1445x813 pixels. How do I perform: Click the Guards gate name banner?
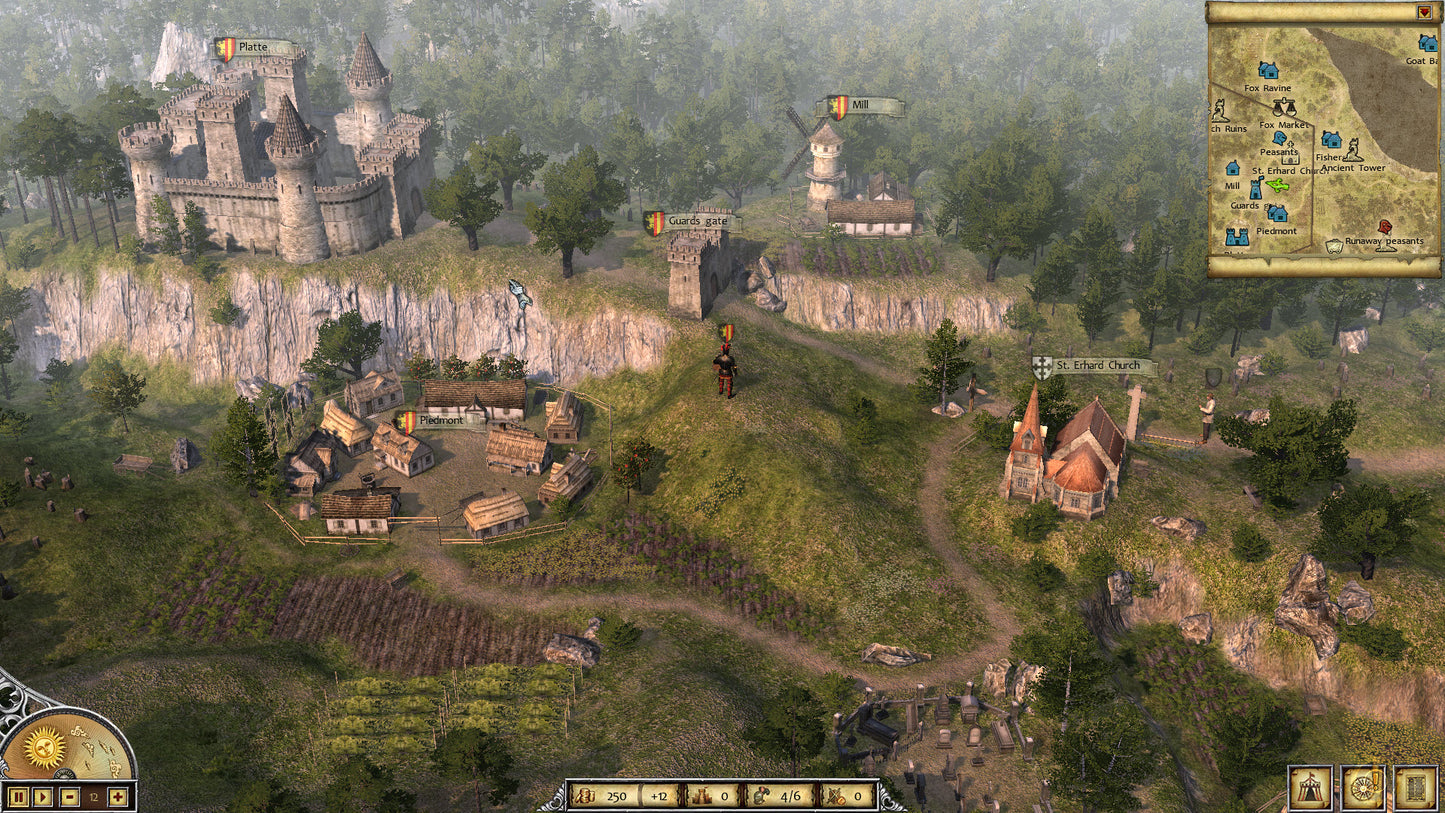coord(696,221)
